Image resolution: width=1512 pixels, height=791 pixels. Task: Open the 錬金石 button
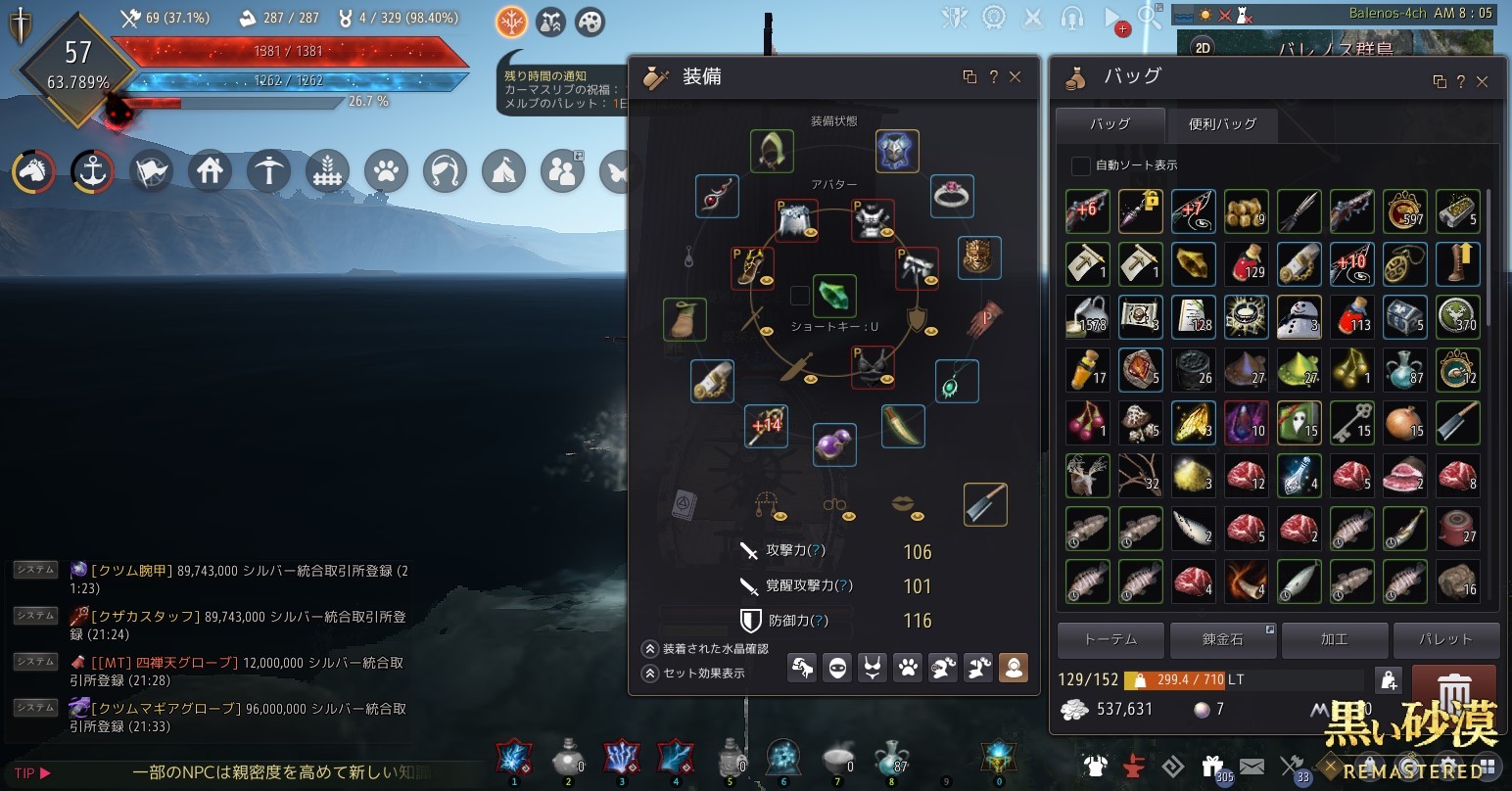point(1222,639)
